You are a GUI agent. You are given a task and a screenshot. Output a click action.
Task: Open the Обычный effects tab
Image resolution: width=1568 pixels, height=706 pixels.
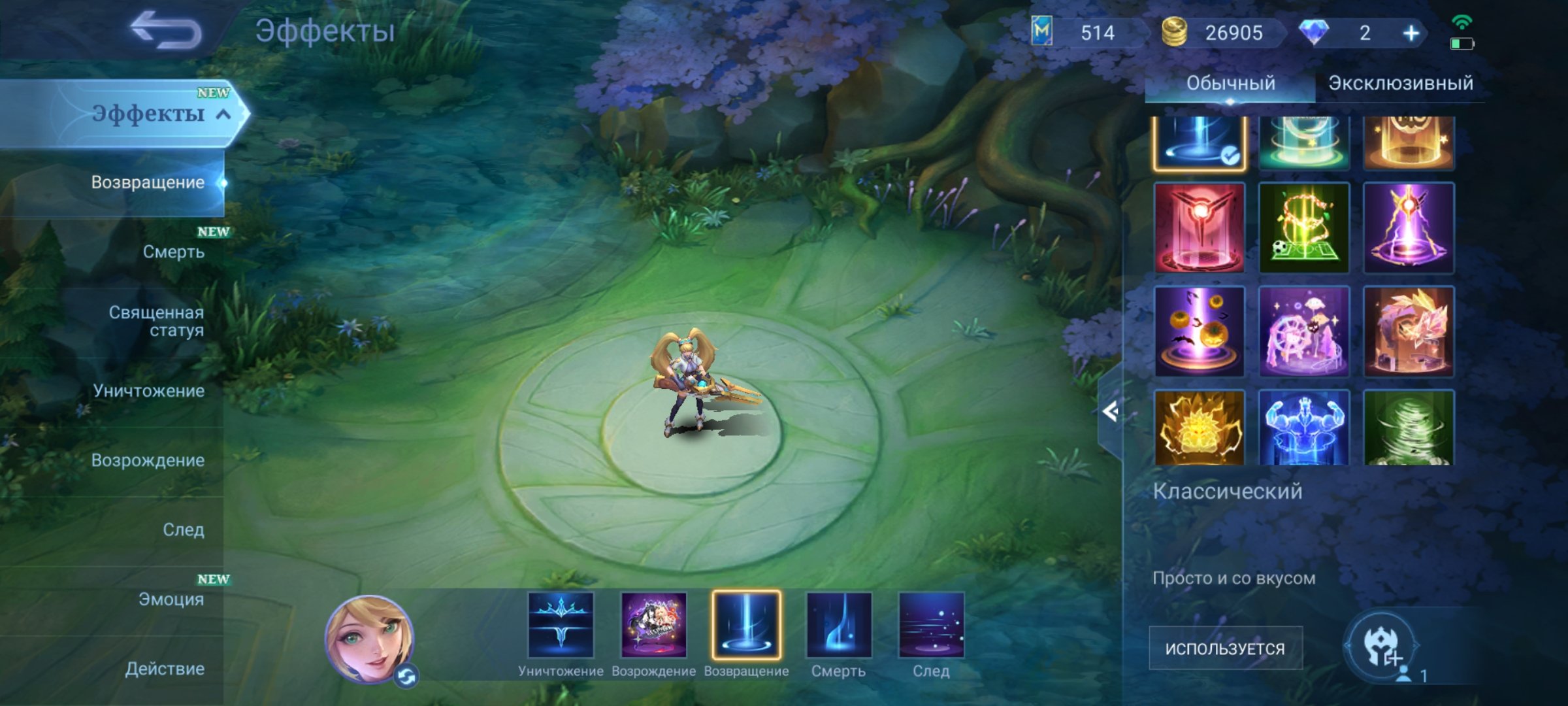pos(1232,83)
